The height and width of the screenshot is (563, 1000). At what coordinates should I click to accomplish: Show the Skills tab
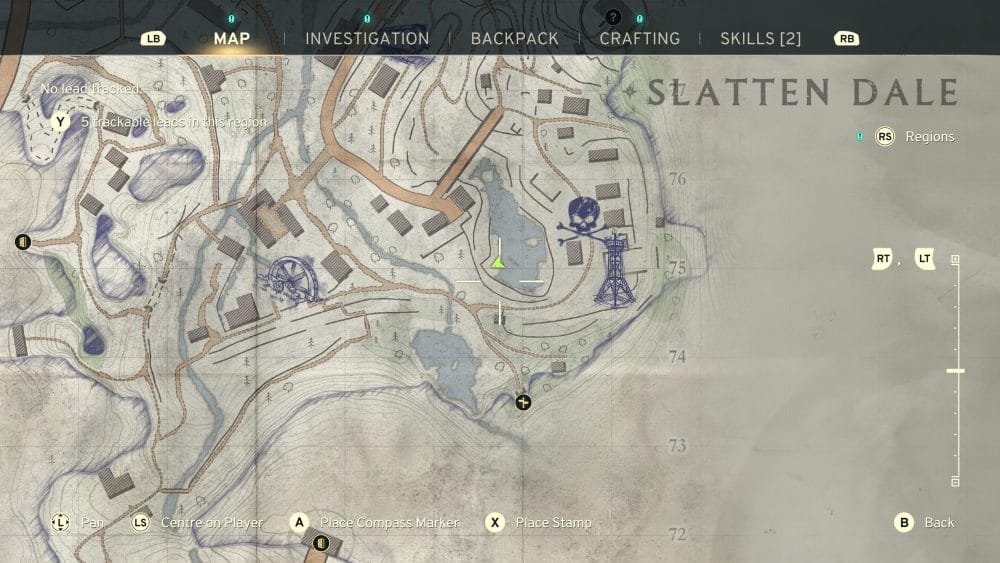point(760,39)
